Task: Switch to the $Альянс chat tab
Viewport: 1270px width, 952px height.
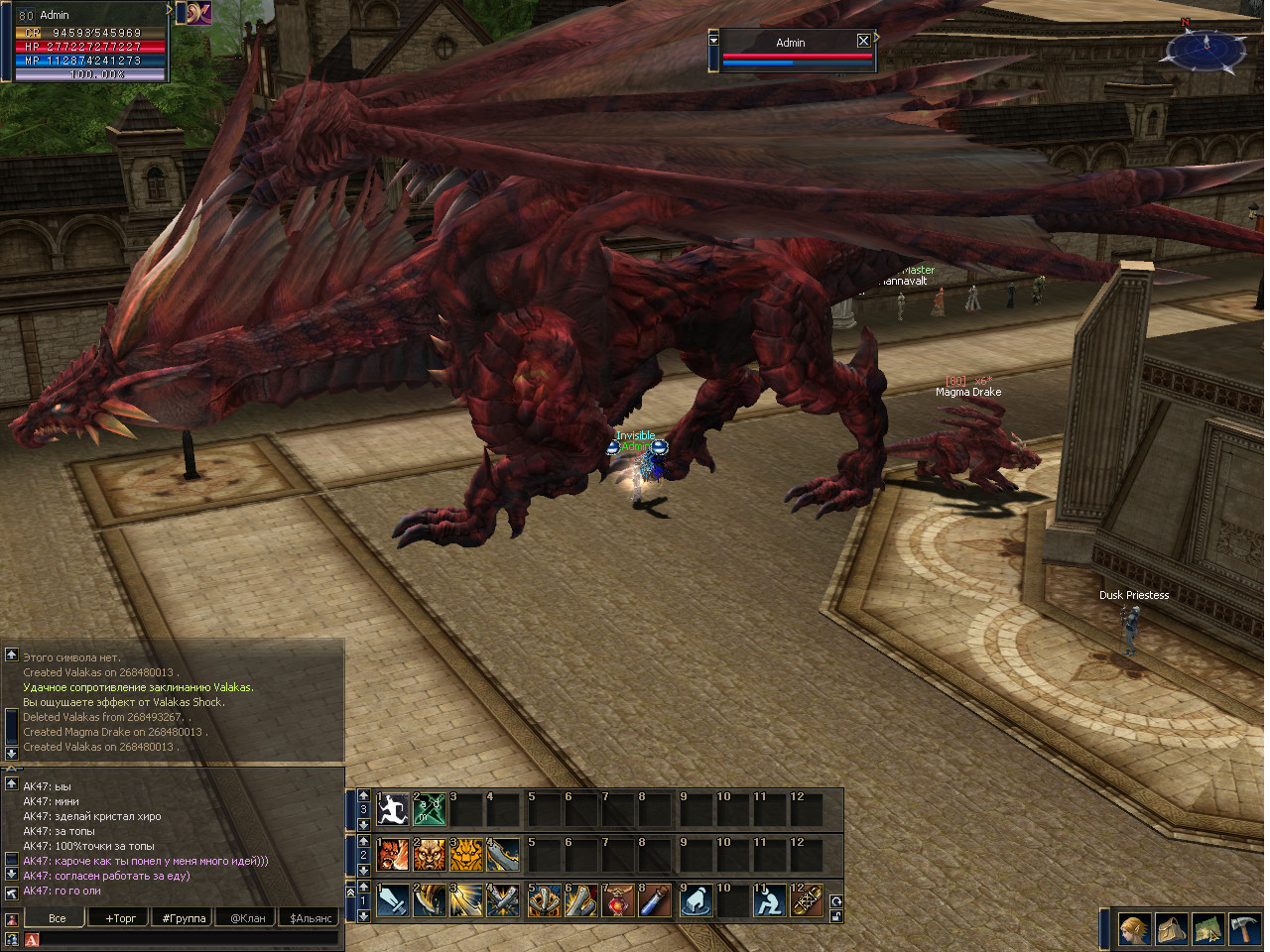Action: pyautogui.click(x=311, y=918)
